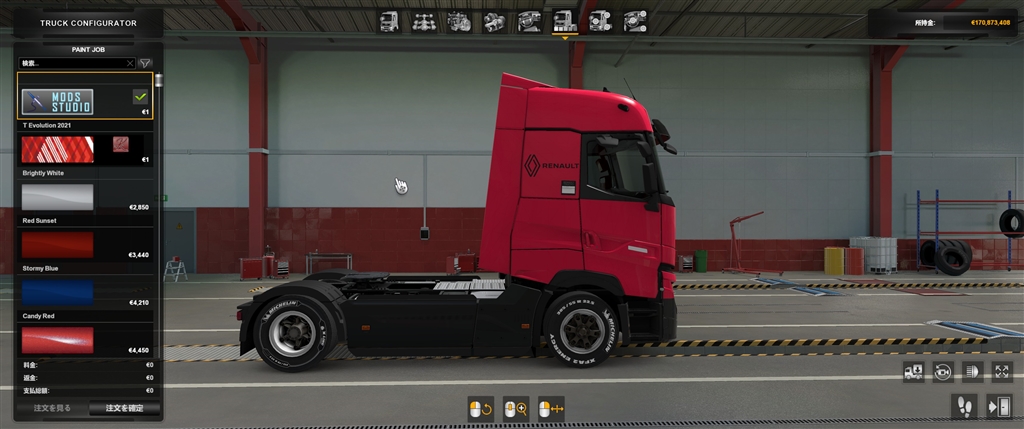Select the Stormy Blue paint
This screenshot has width=1024, height=429.
(58, 291)
